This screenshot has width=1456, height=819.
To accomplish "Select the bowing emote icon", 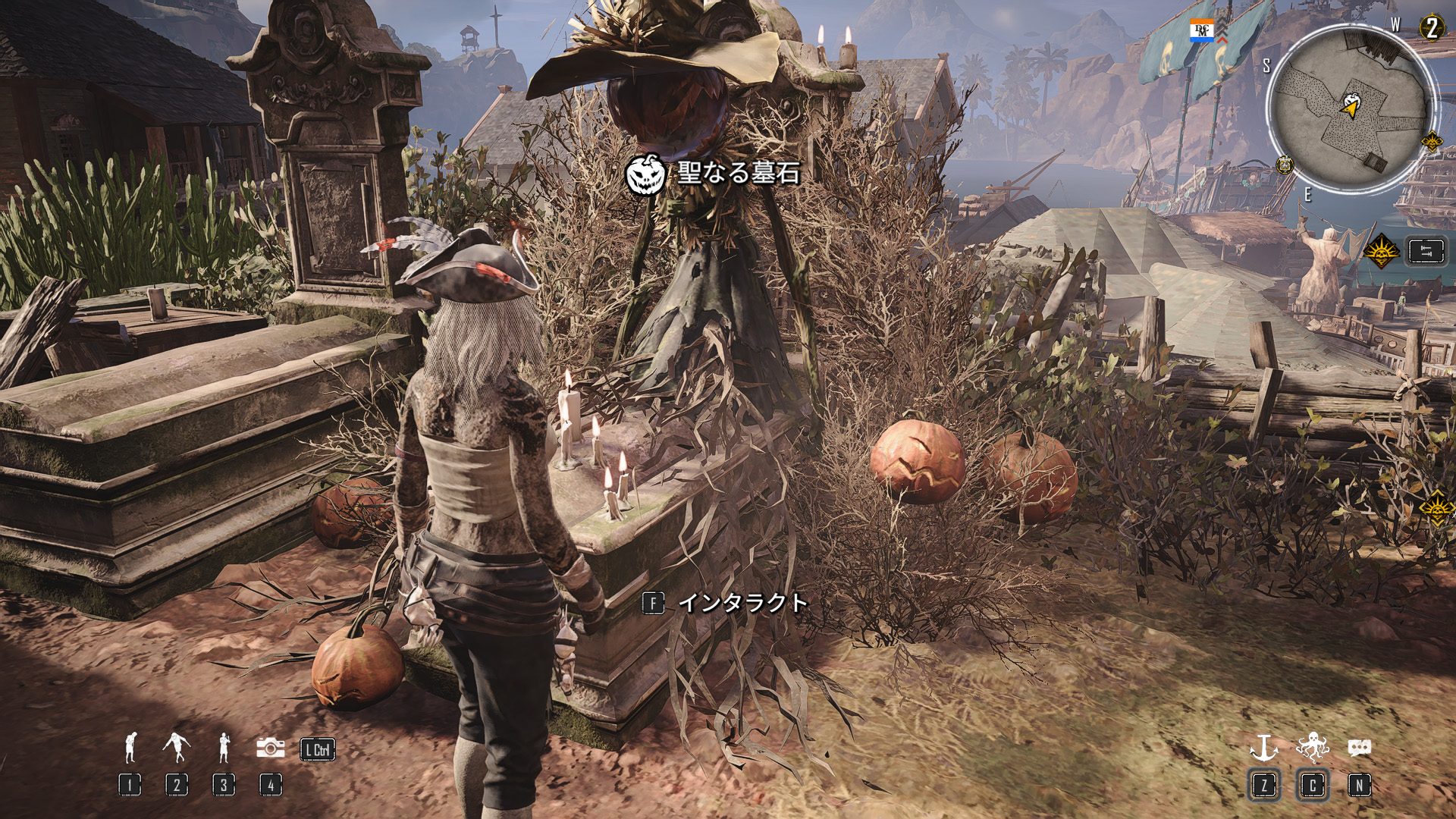I will coord(130,748).
